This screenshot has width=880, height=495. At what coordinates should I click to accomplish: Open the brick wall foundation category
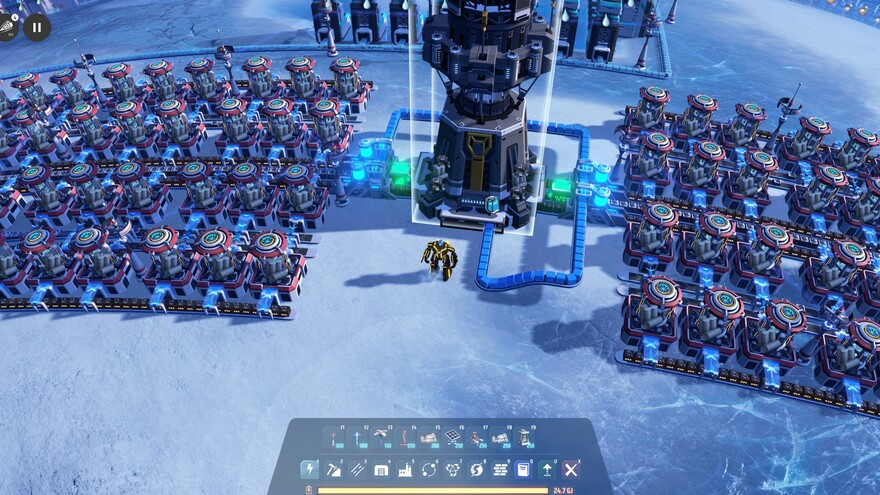[500, 469]
